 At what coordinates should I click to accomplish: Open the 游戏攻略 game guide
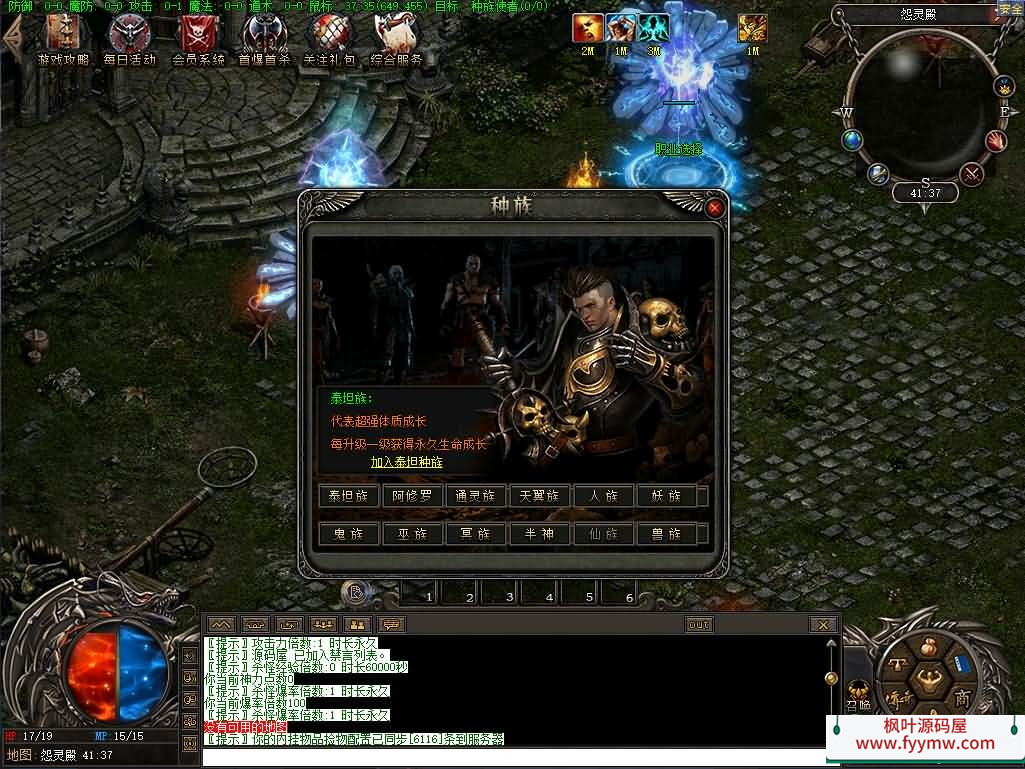pos(62,40)
